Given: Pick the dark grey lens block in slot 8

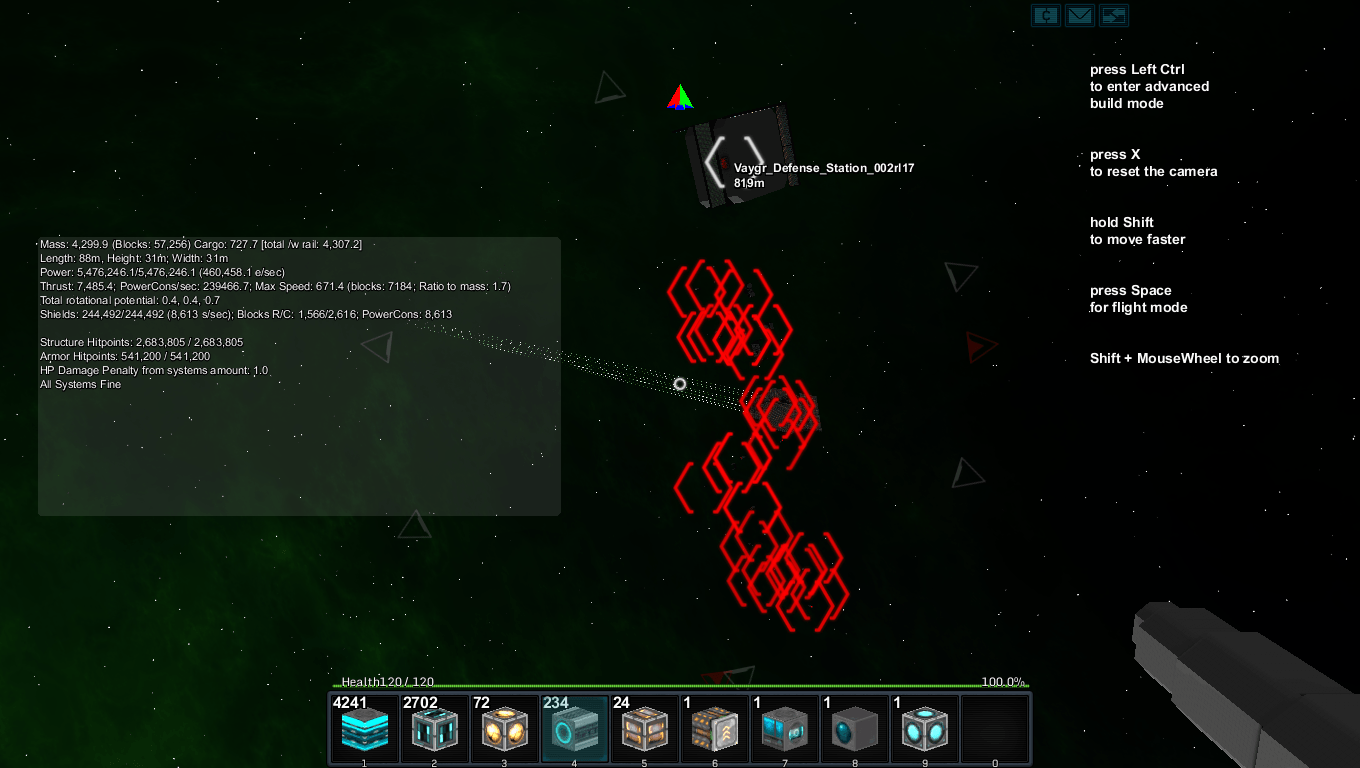Looking at the screenshot, I should point(855,730).
